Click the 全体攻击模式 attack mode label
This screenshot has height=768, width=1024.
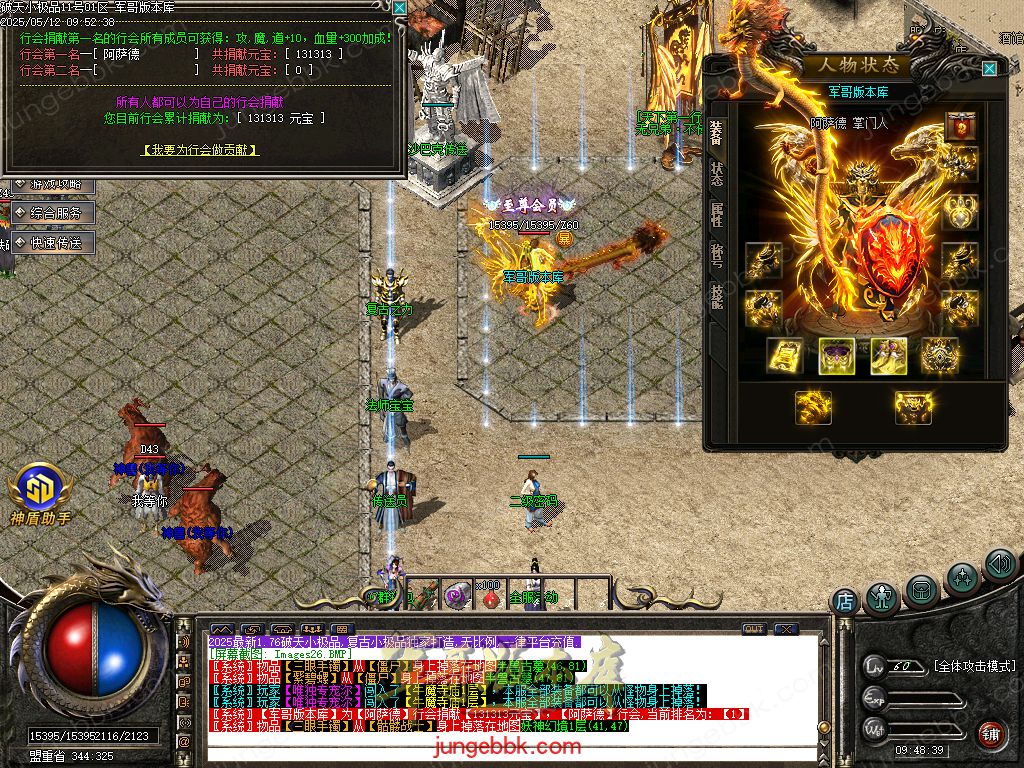(974, 666)
